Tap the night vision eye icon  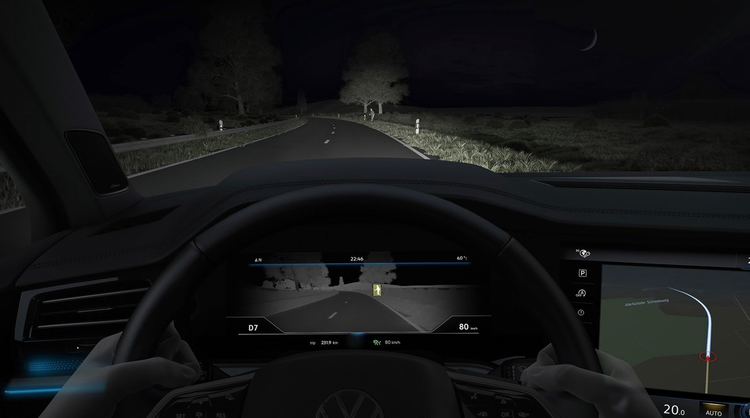pos(582,254)
